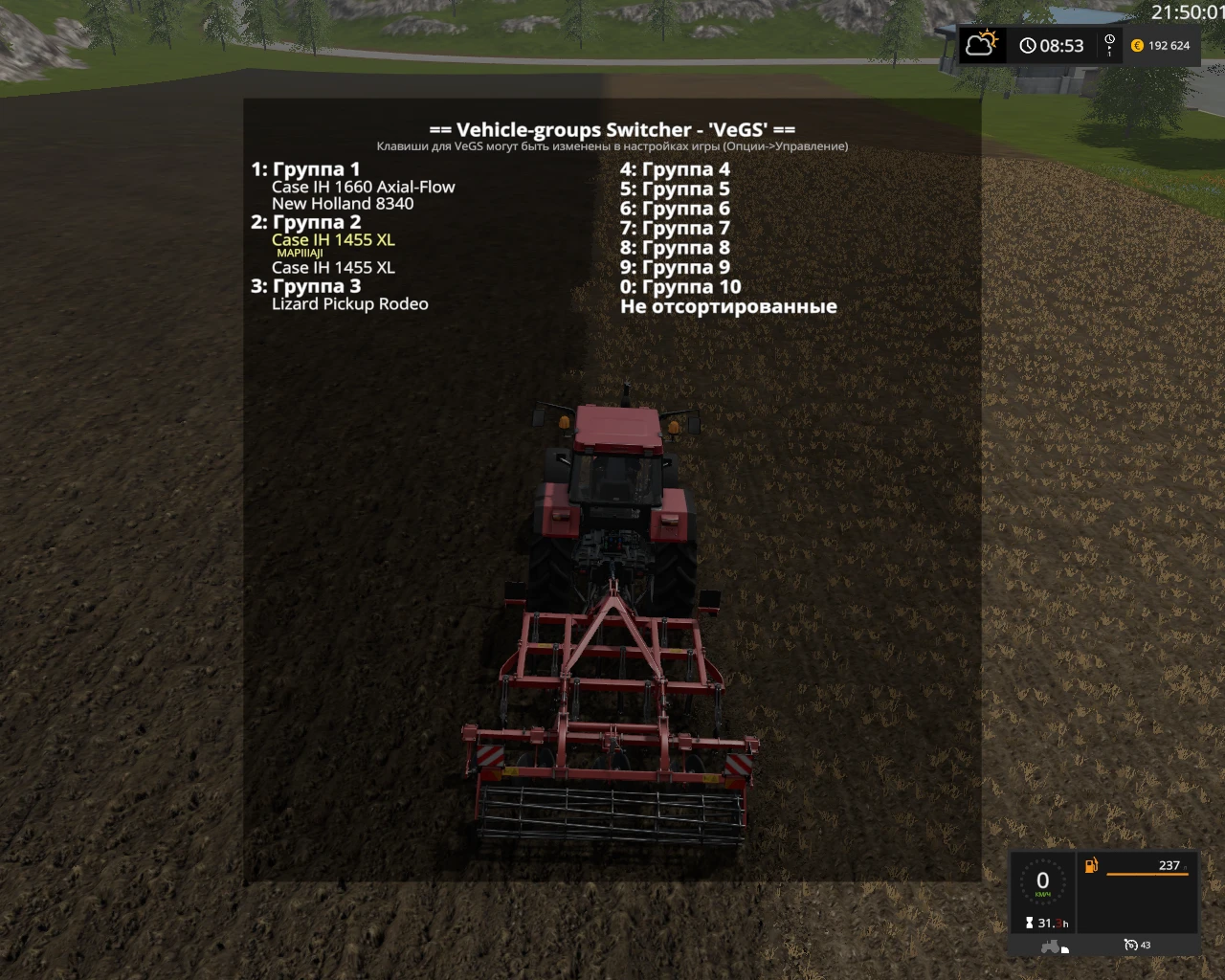Click the hourglass operating-hours icon
Screen dimensions: 1225x980
coord(1029,923)
